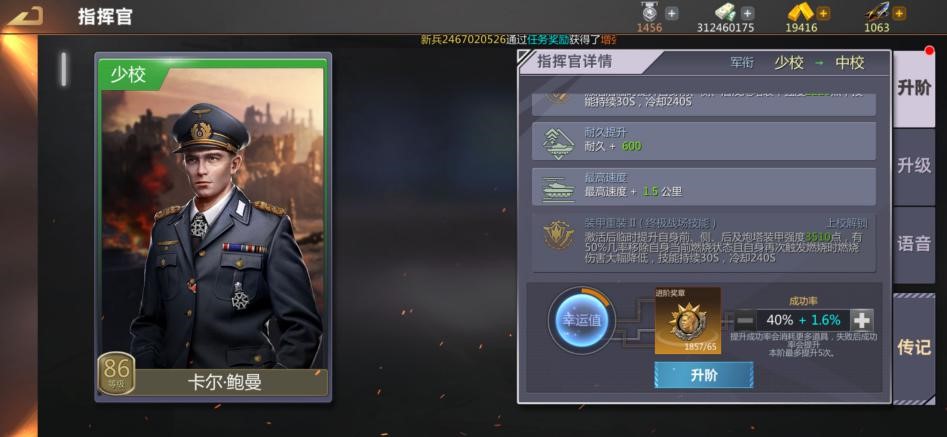Decrease success rate with the minus stepper
The image size is (947, 437).
pyautogui.click(x=745, y=320)
